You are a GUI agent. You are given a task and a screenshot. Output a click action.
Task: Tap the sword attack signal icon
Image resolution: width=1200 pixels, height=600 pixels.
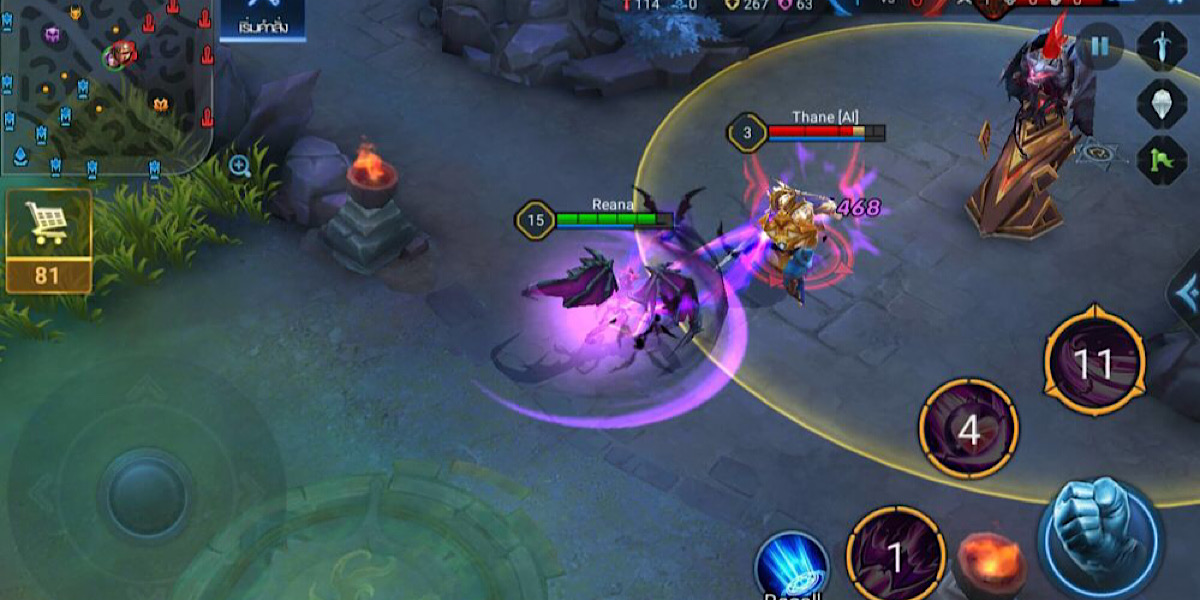(x=1162, y=46)
